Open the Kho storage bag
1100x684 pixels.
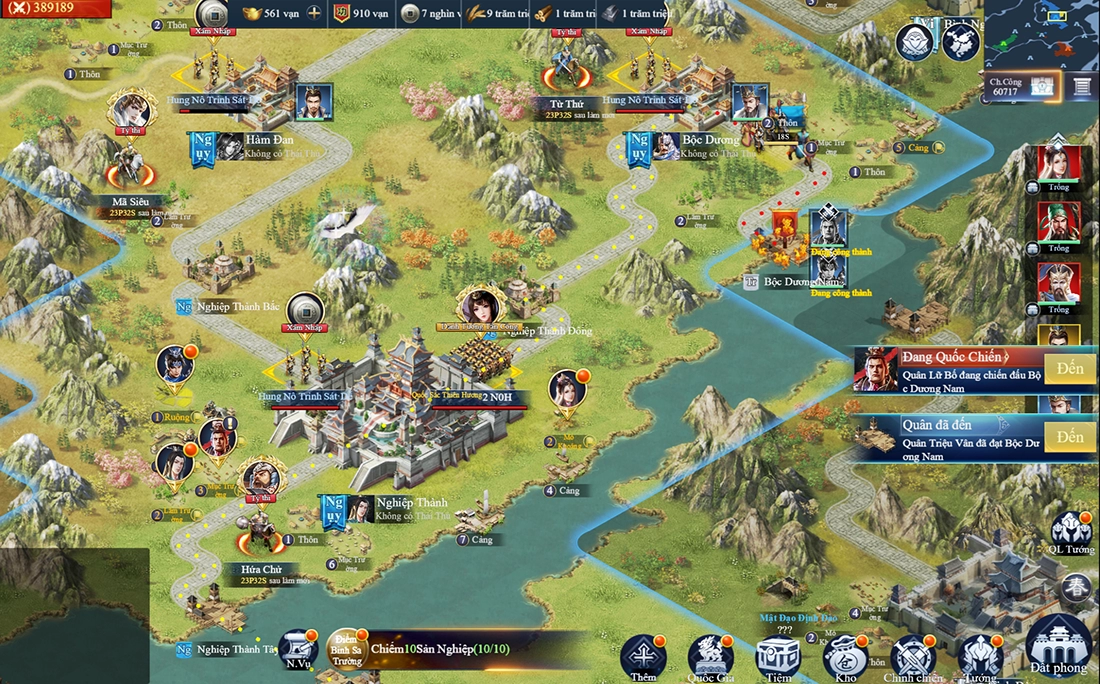(845, 656)
